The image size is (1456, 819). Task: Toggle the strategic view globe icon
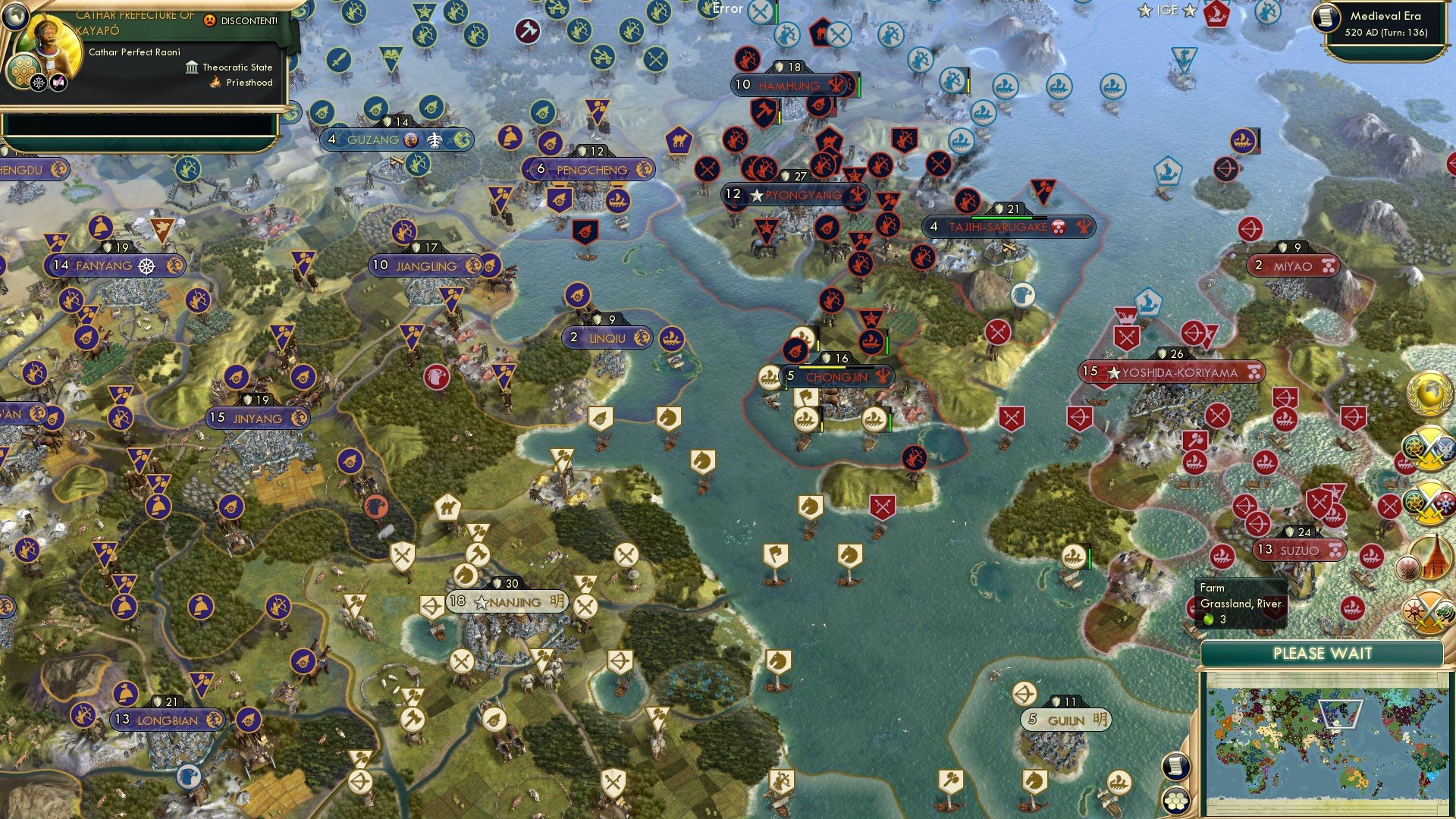tap(15, 18)
